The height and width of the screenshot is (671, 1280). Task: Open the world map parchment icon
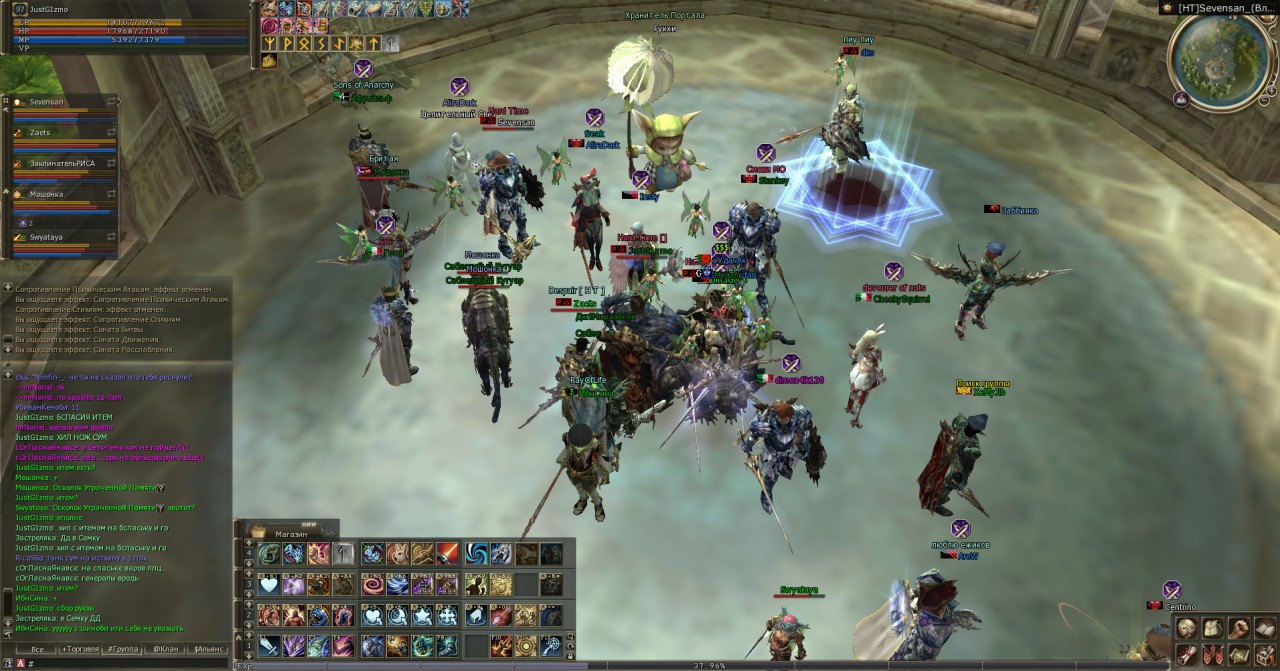point(1237,654)
